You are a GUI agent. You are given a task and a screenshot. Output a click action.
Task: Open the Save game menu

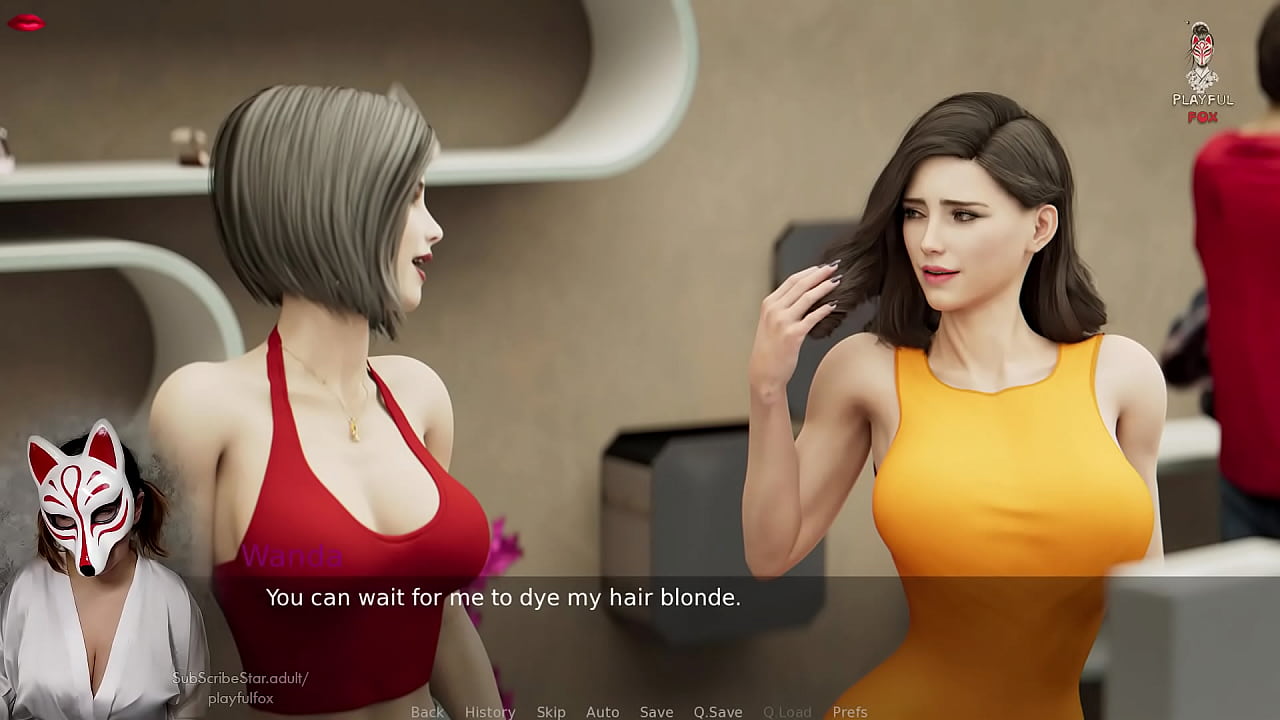tap(656, 712)
